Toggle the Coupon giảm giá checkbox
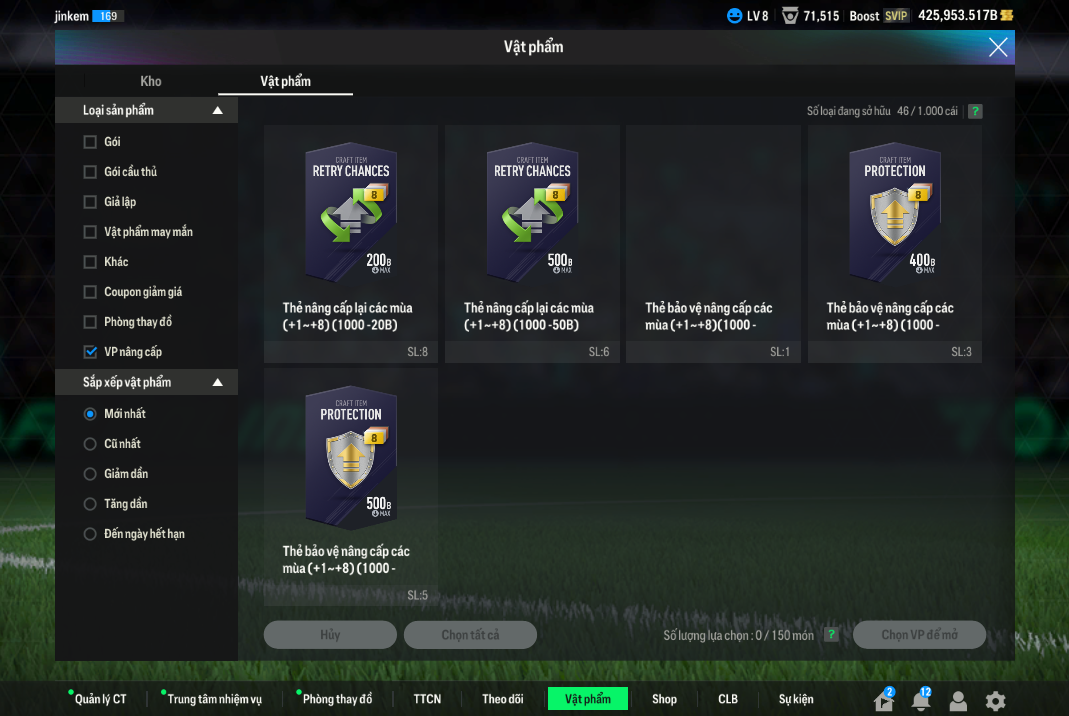1069x716 pixels. click(x=90, y=292)
